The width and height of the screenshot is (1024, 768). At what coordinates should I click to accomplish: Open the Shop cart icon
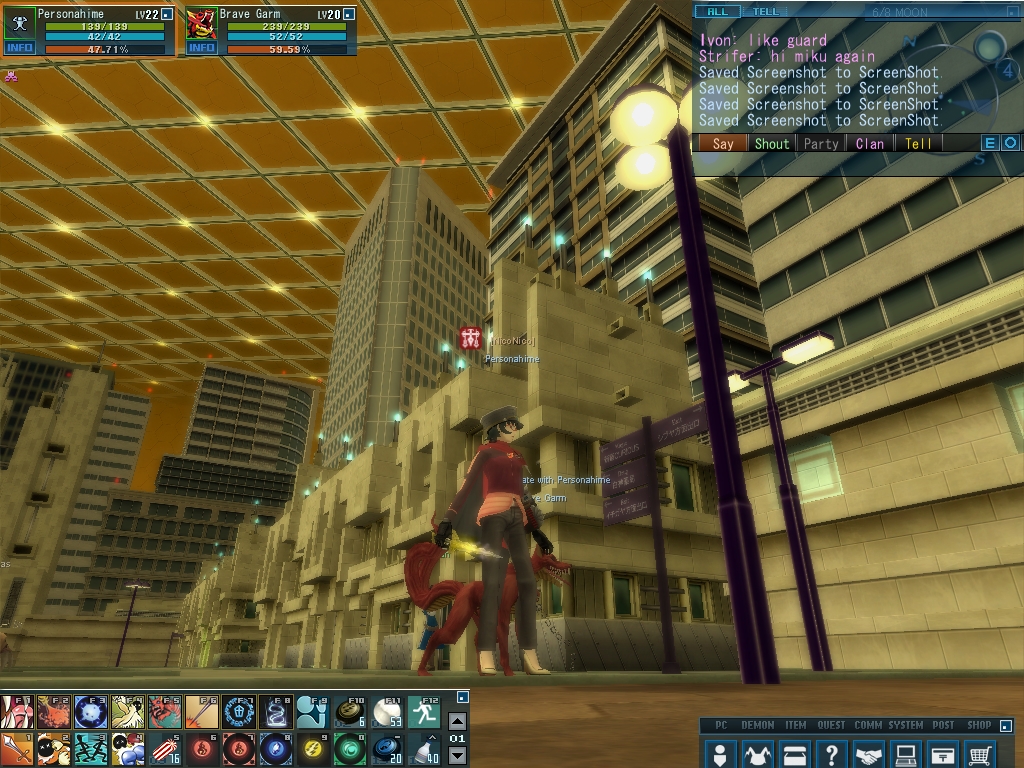[x=981, y=753]
